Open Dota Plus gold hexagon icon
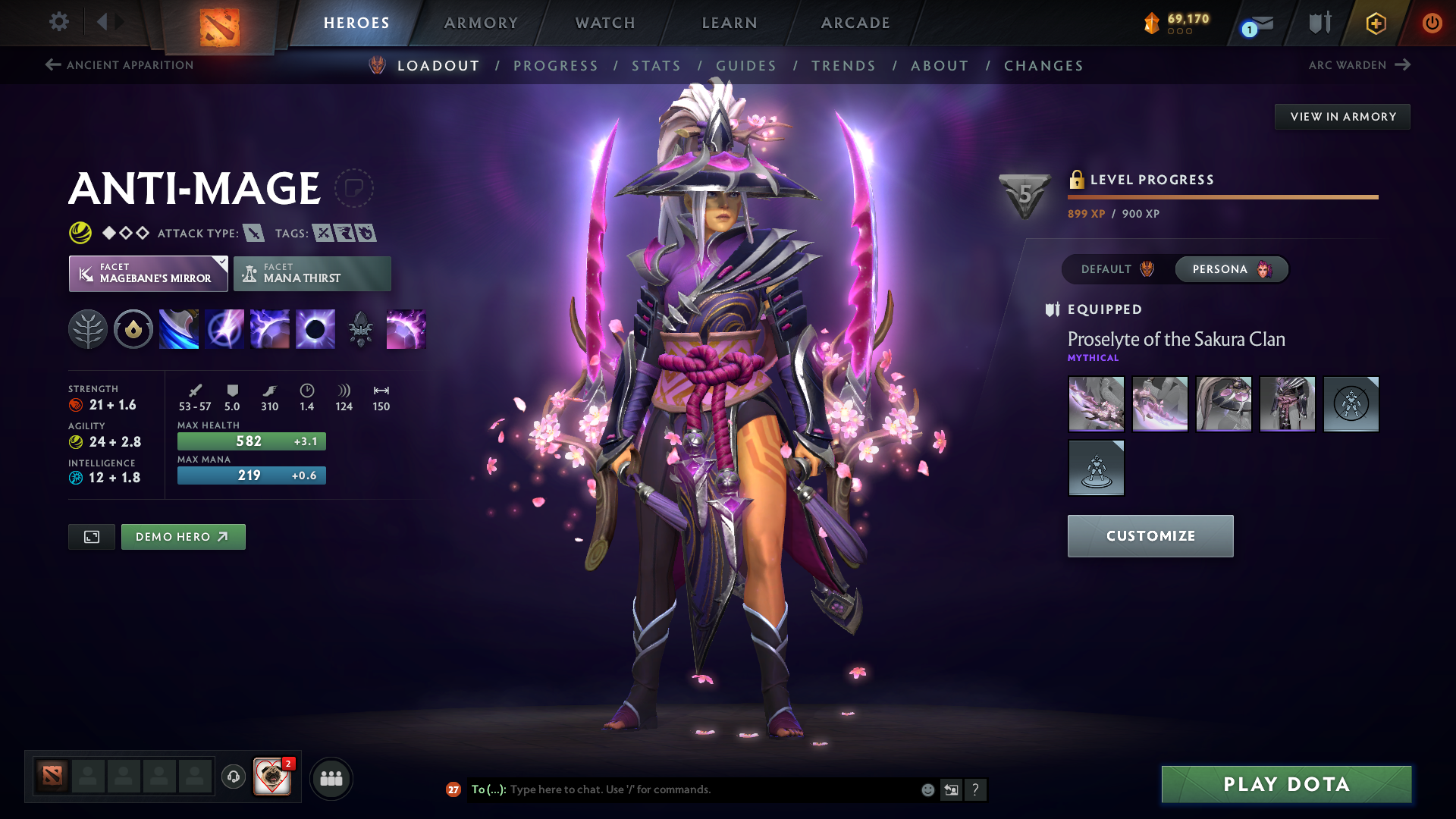The image size is (1456, 819). (1375, 23)
